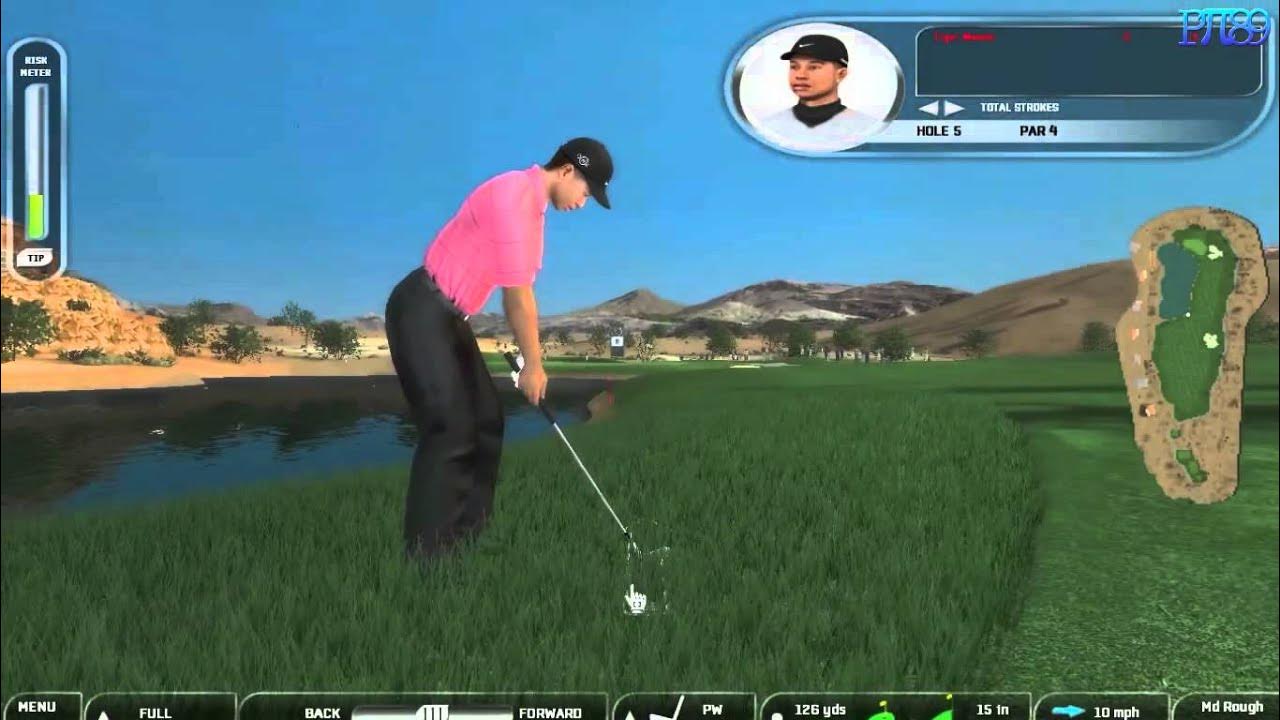1280x720 pixels.
Task: Click the putting green distance icon near 15 in
Action: (947, 710)
